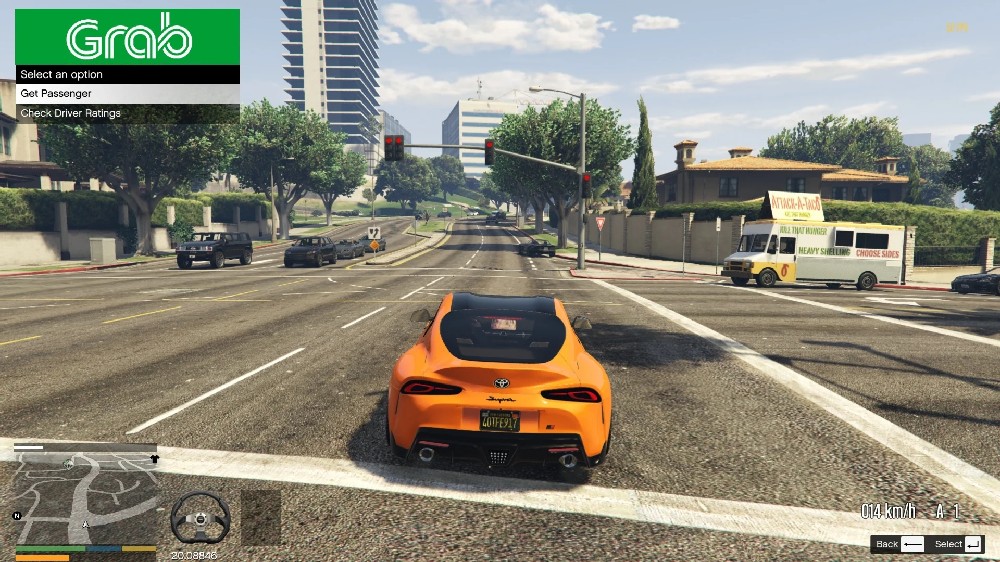Viewport: 1000px width, 562px height.
Task: Click the minimap radar
Action: 85,497
